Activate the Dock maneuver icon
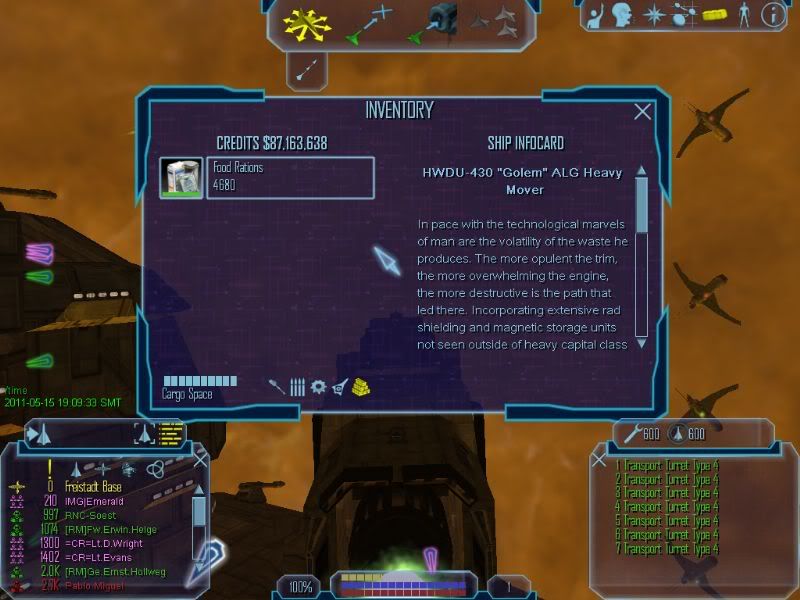The image size is (800, 600). [434, 23]
